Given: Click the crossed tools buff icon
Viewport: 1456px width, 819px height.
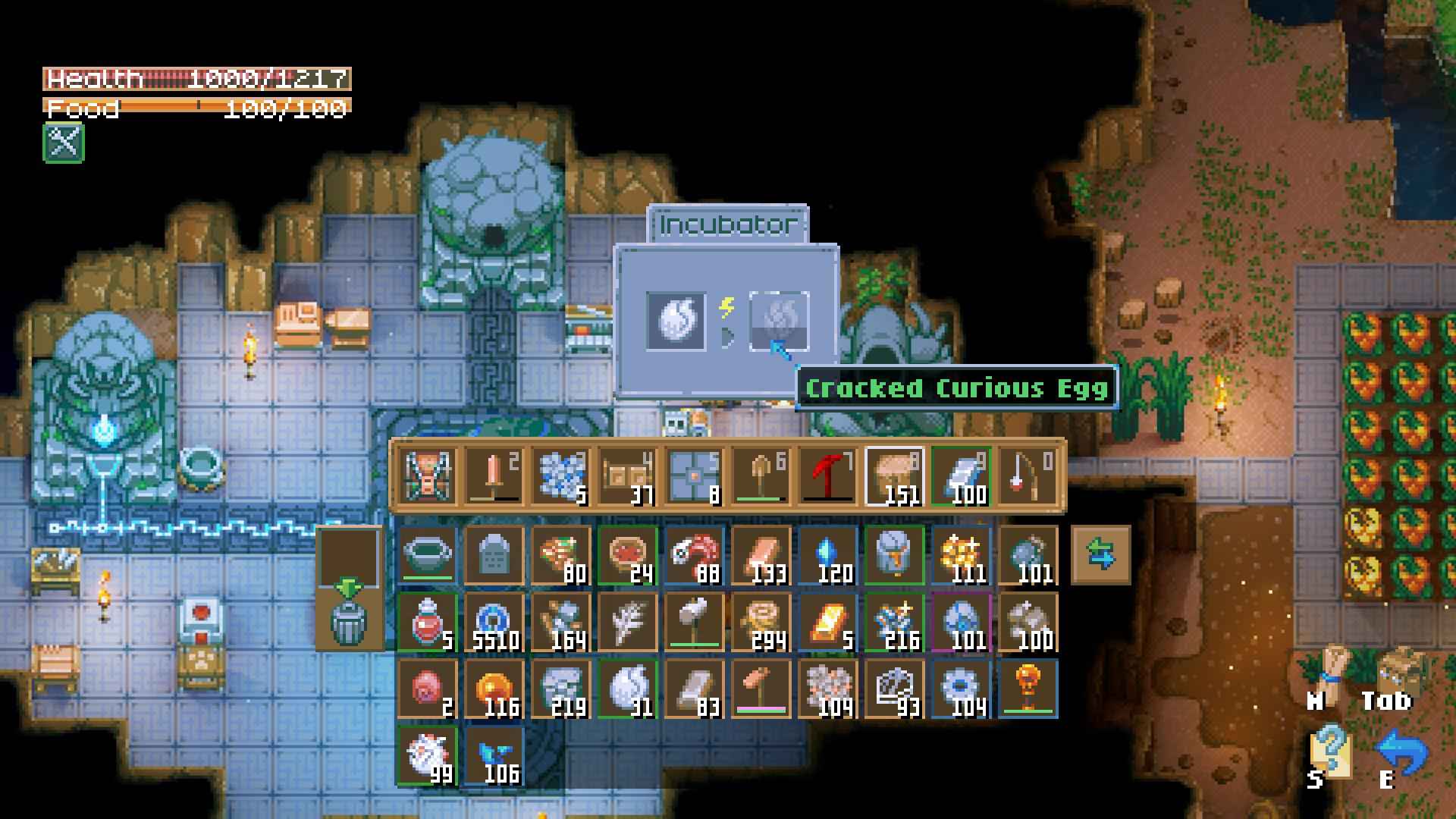Looking at the screenshot, I should tap(64, 143).
